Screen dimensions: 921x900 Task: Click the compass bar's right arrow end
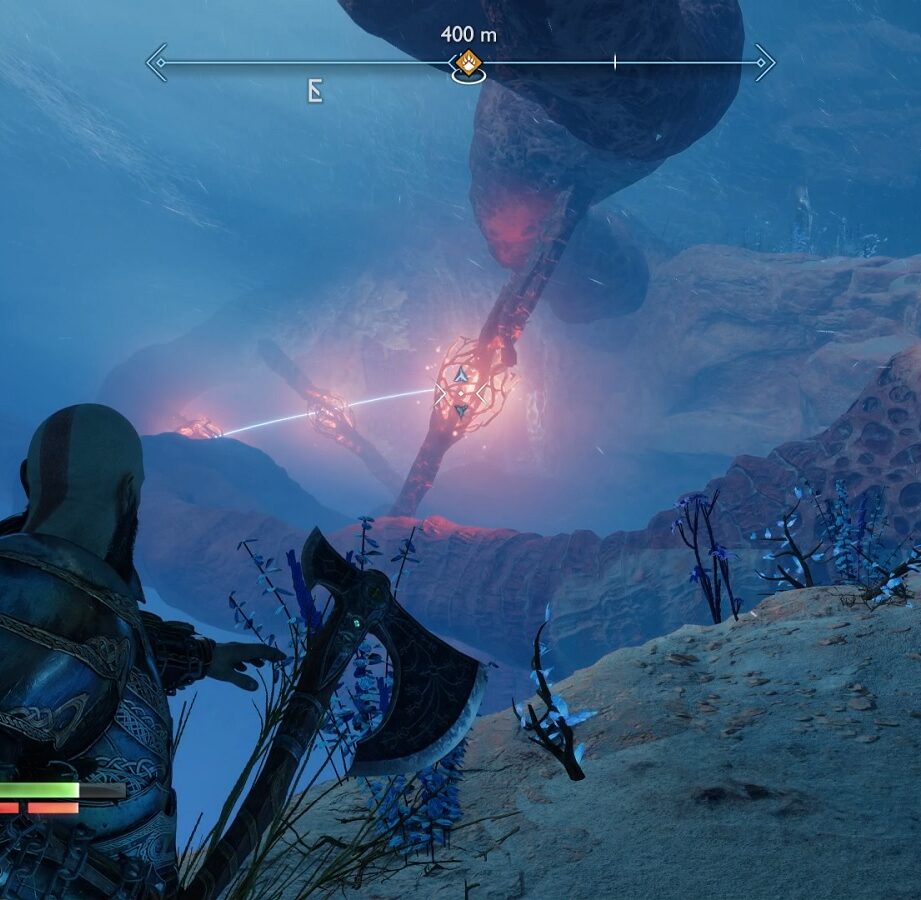(x=764, y=62)
